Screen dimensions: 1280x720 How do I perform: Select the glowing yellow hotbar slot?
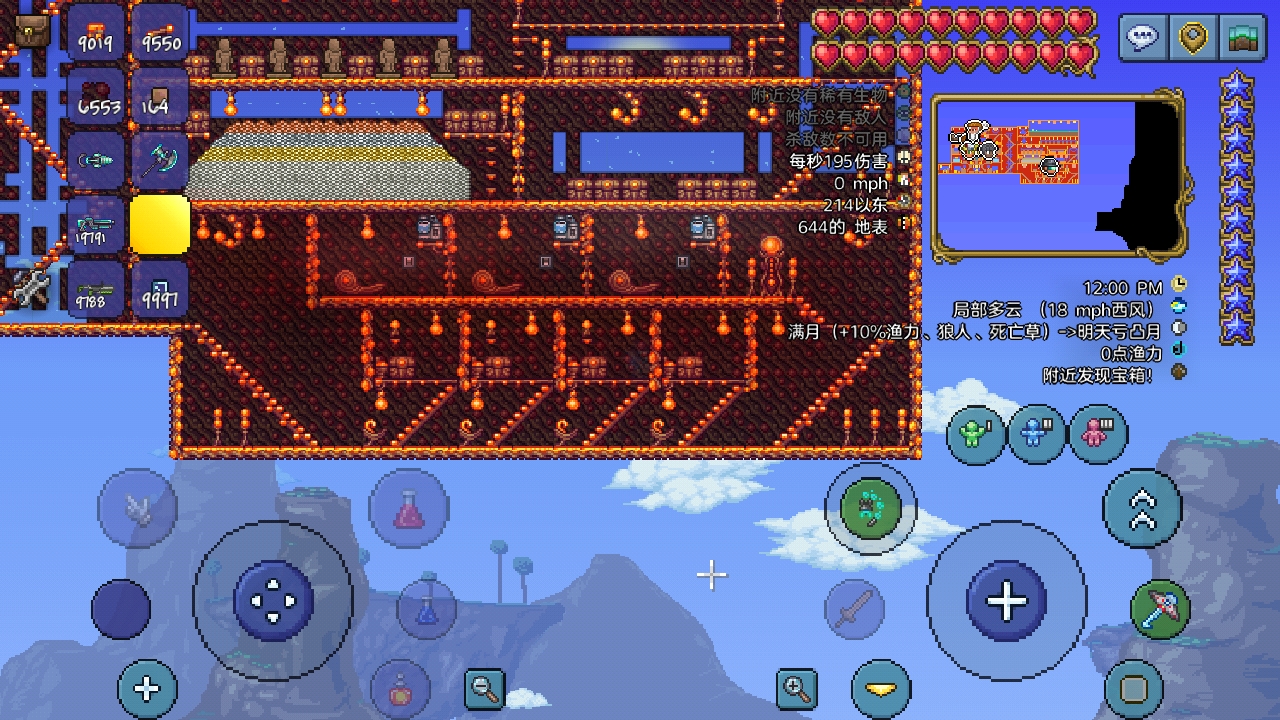(x=160, y=224)
